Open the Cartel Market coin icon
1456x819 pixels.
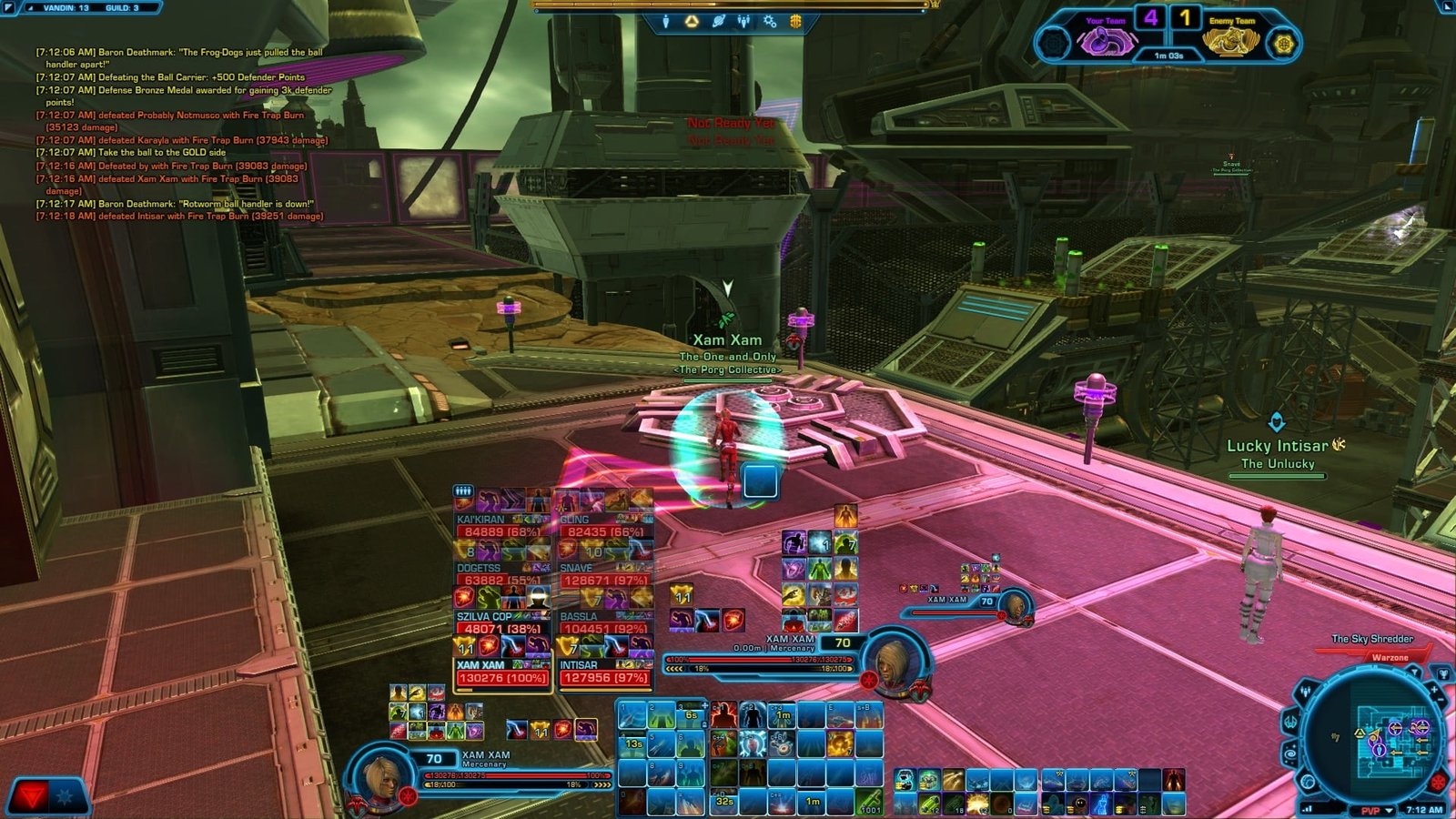tap(795, 21)
